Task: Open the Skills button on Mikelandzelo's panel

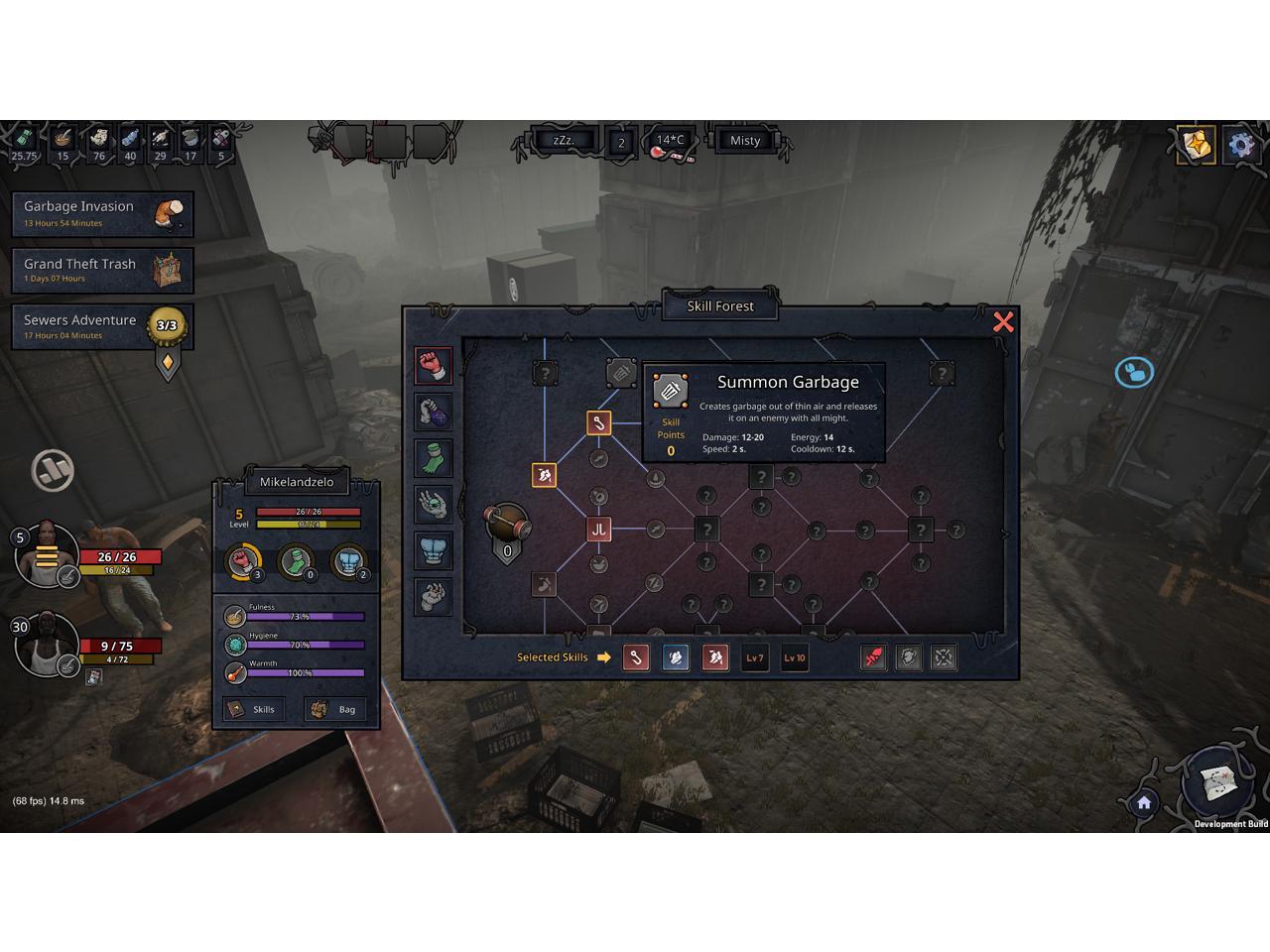Action: pyautogui.click(x=253, y=709)
